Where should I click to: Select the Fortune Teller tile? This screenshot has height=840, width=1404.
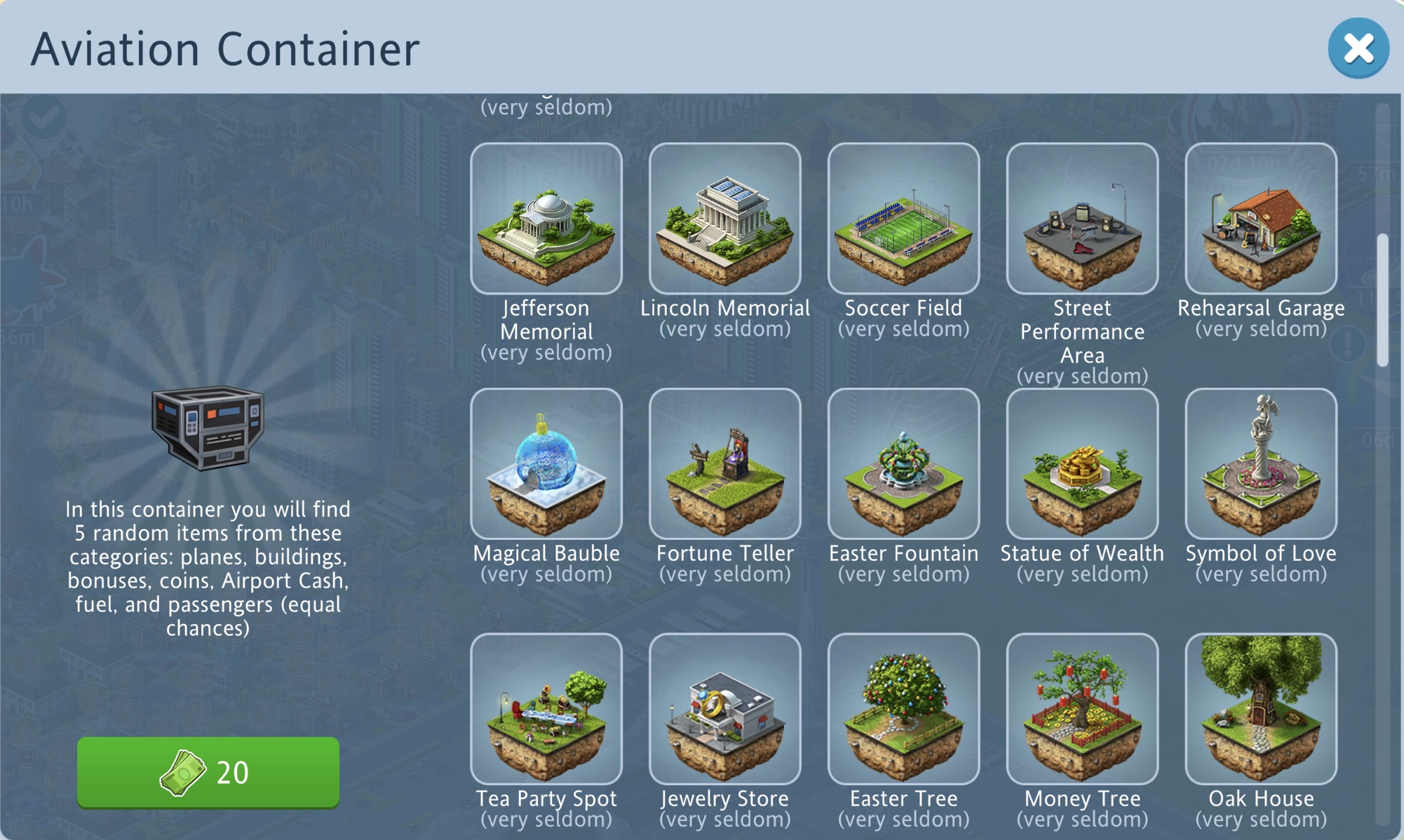coord(724,463)
